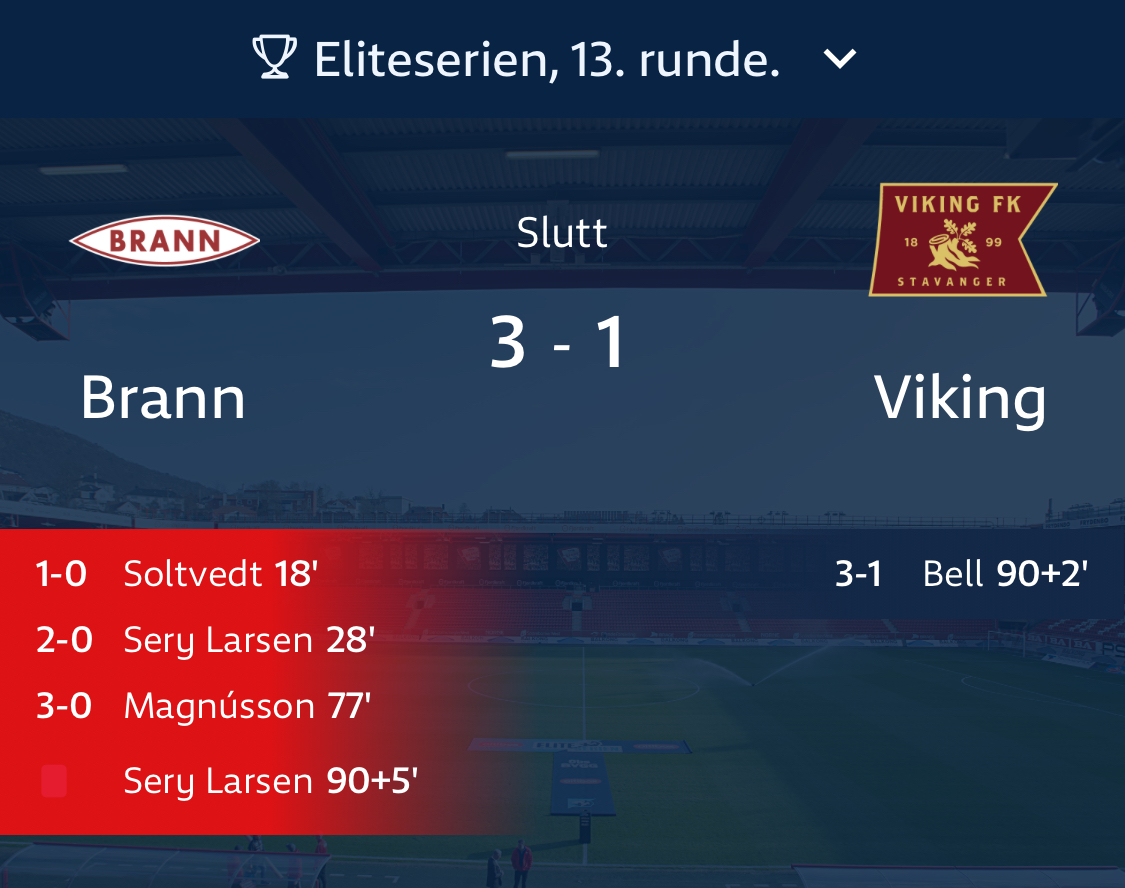1125x888 pixels.
Task: Open the Brann team name link
Action: pos(163,397)
